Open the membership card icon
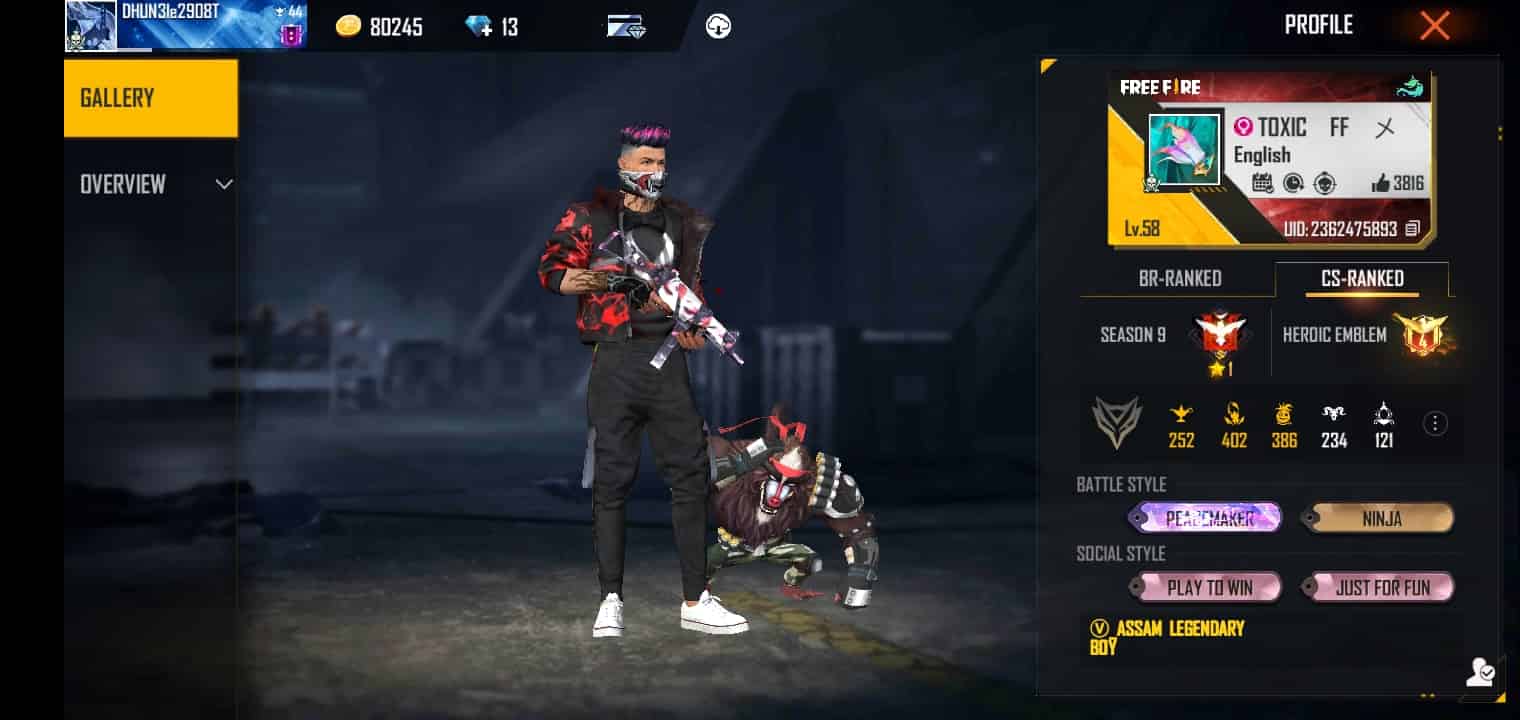 point(625,26)
